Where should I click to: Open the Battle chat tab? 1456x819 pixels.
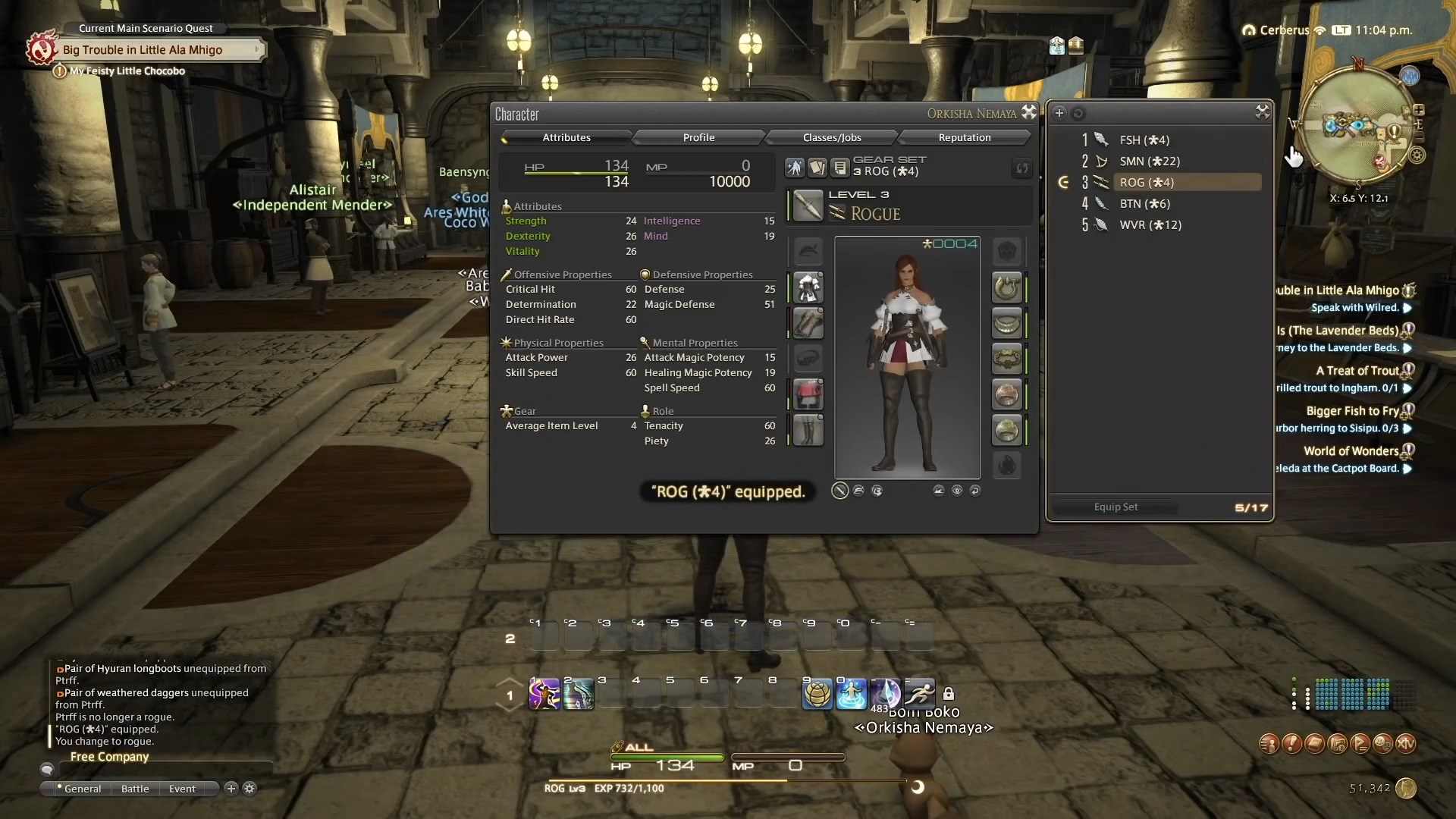coord(134,789)
